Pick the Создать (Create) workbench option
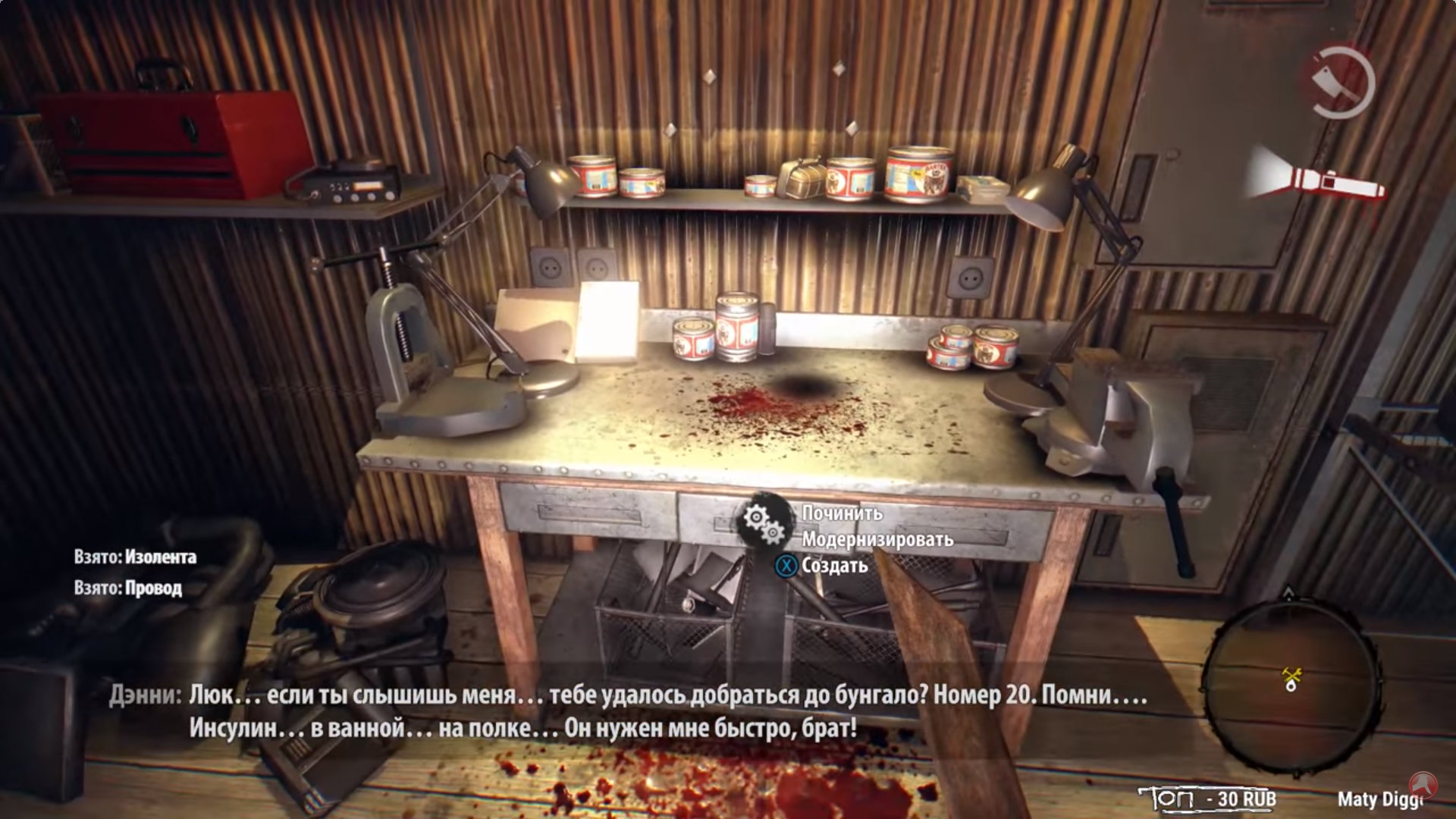Image resolution: width=1456 pixels, height=819 pixels. (x=833, y=566)
